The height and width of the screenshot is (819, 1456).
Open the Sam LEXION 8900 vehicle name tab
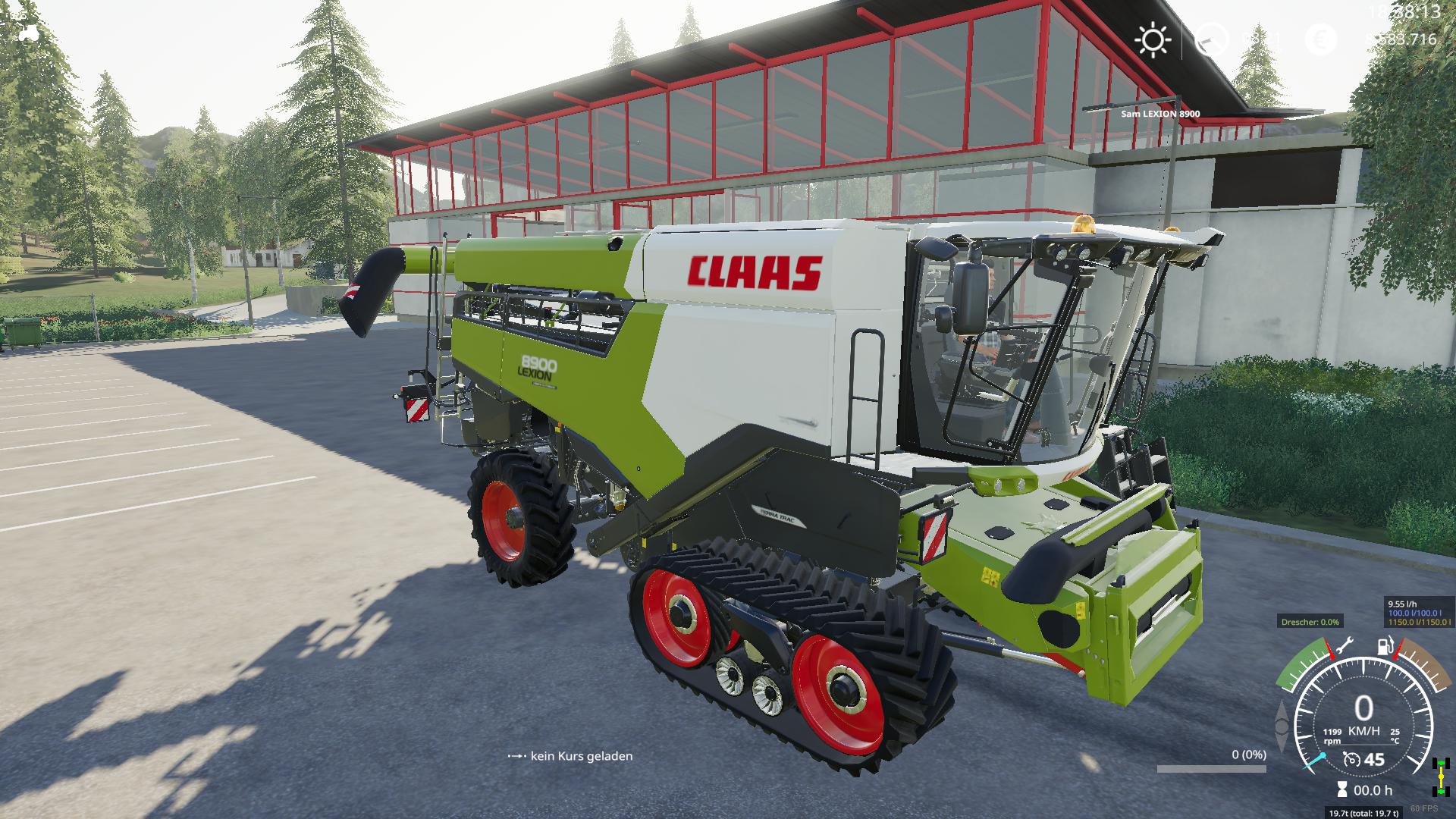pos(1160,112)
